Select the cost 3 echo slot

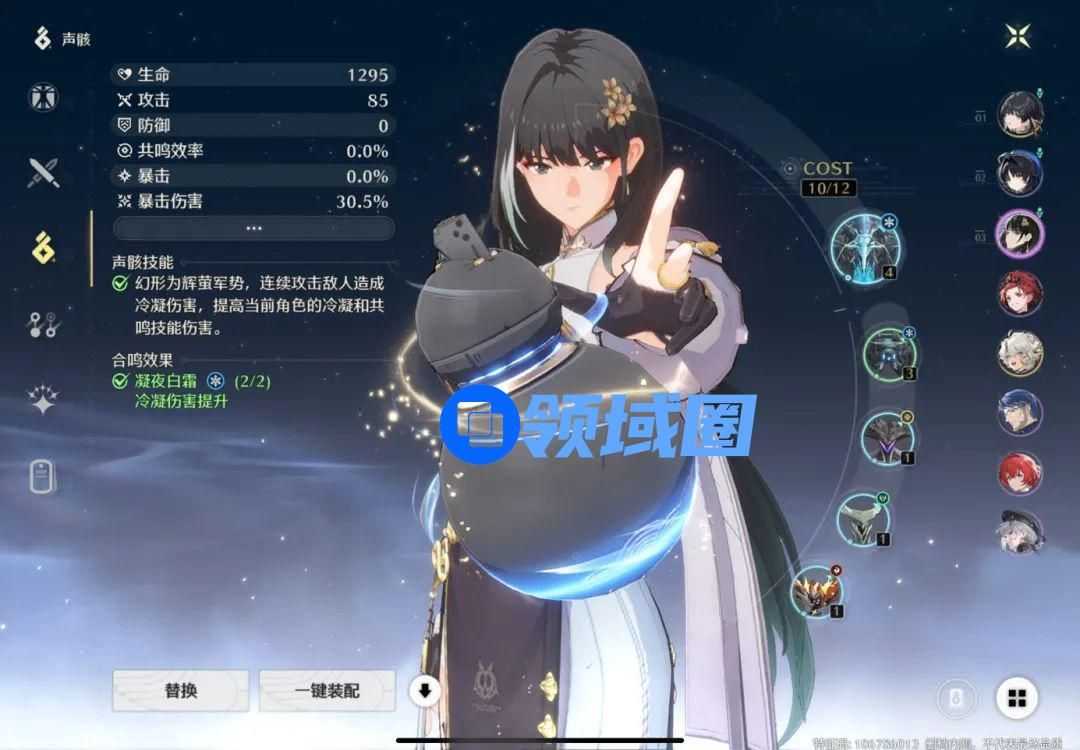click(x=888, y=353)
